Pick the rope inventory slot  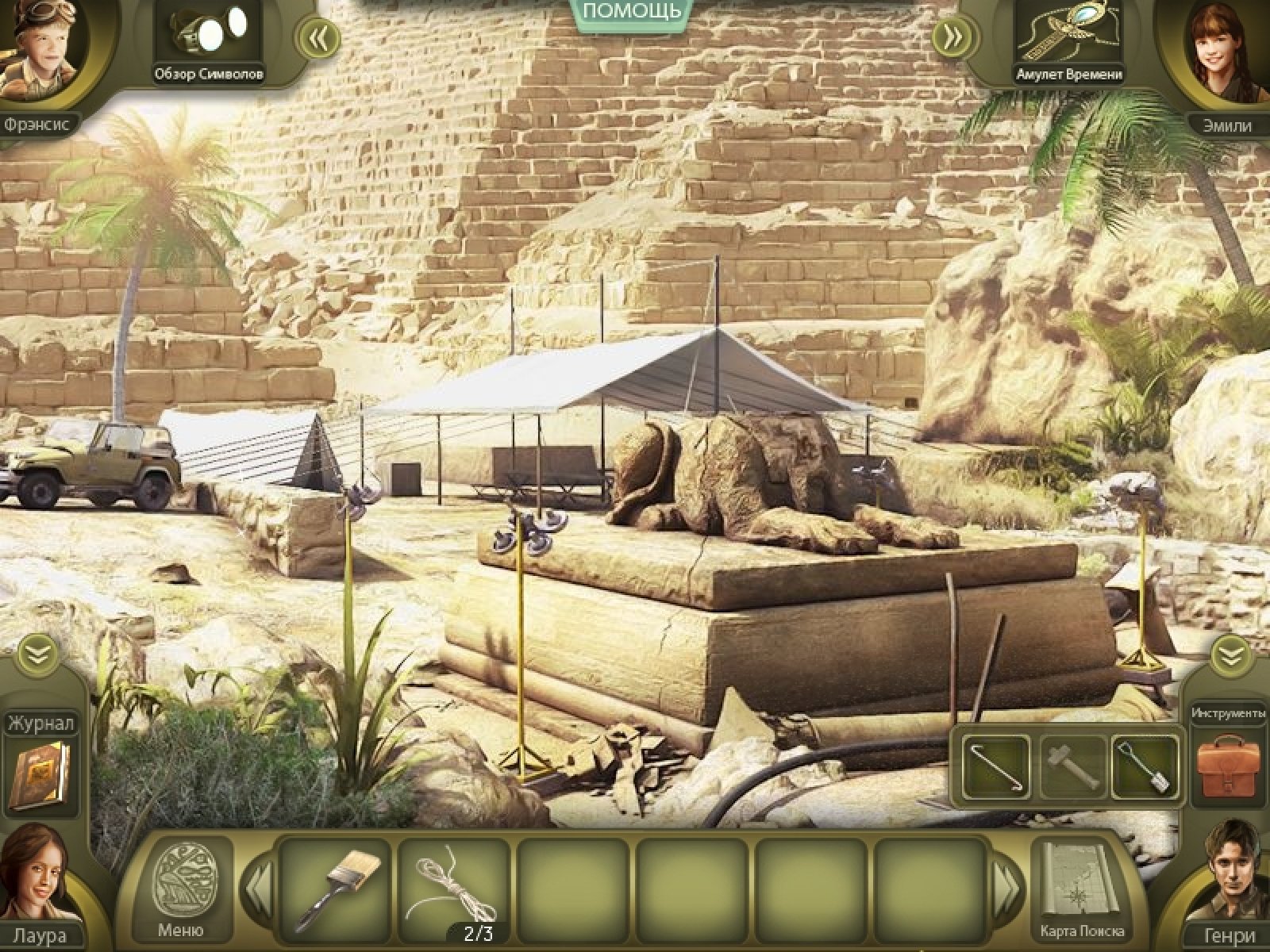(454, 886)
